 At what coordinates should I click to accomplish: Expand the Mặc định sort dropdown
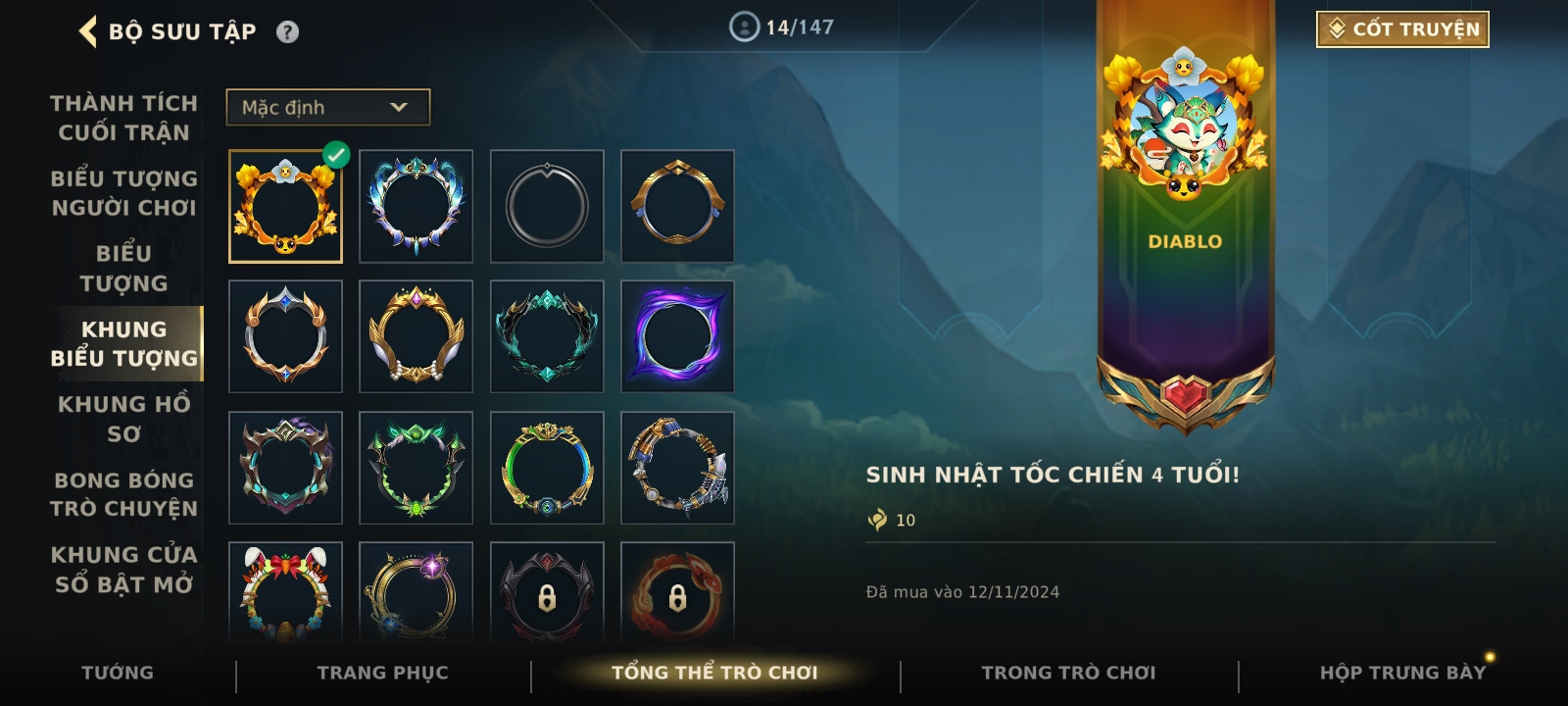[x=327, y=108]
